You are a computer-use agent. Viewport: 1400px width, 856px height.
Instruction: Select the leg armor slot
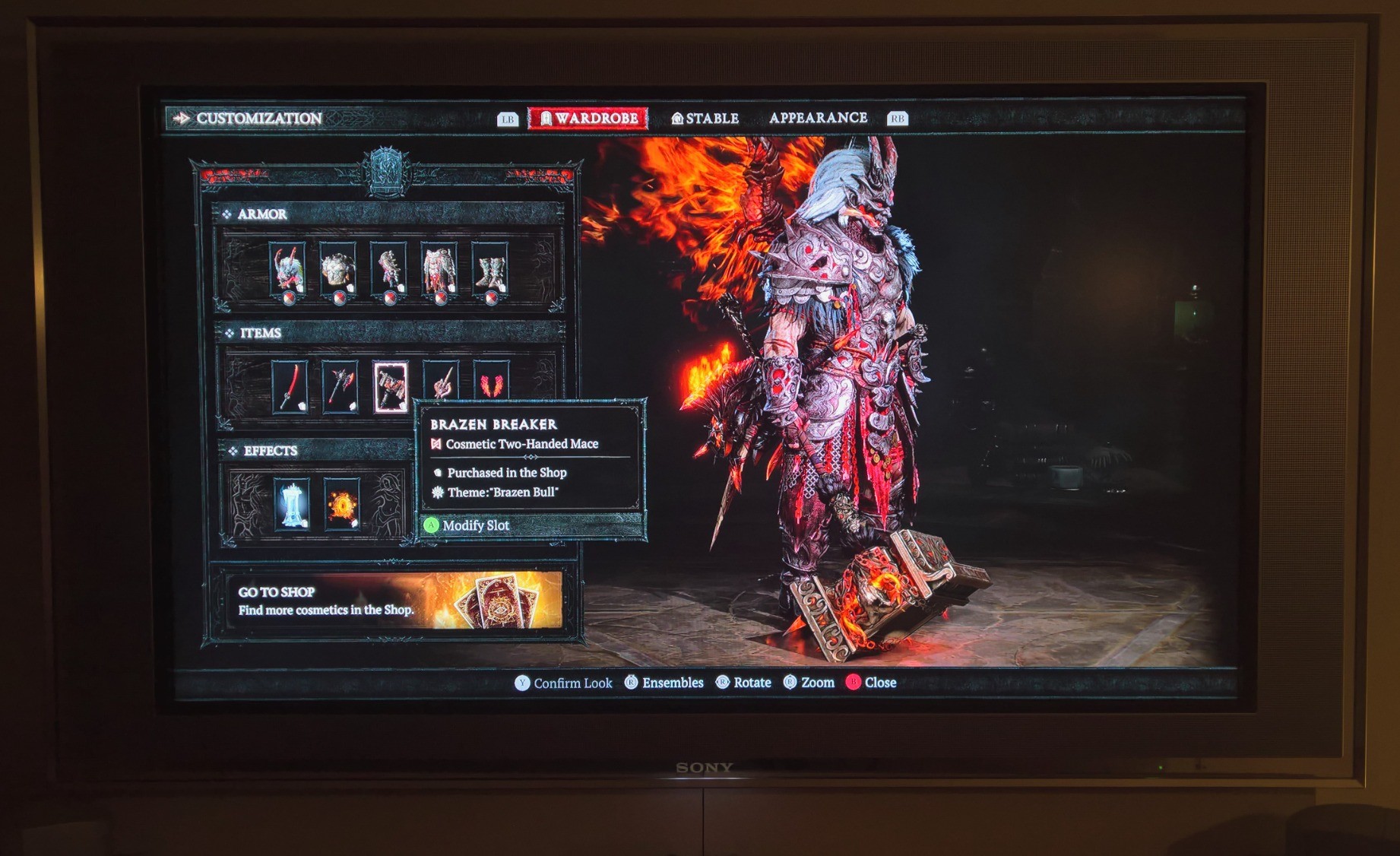coord(439,270)
